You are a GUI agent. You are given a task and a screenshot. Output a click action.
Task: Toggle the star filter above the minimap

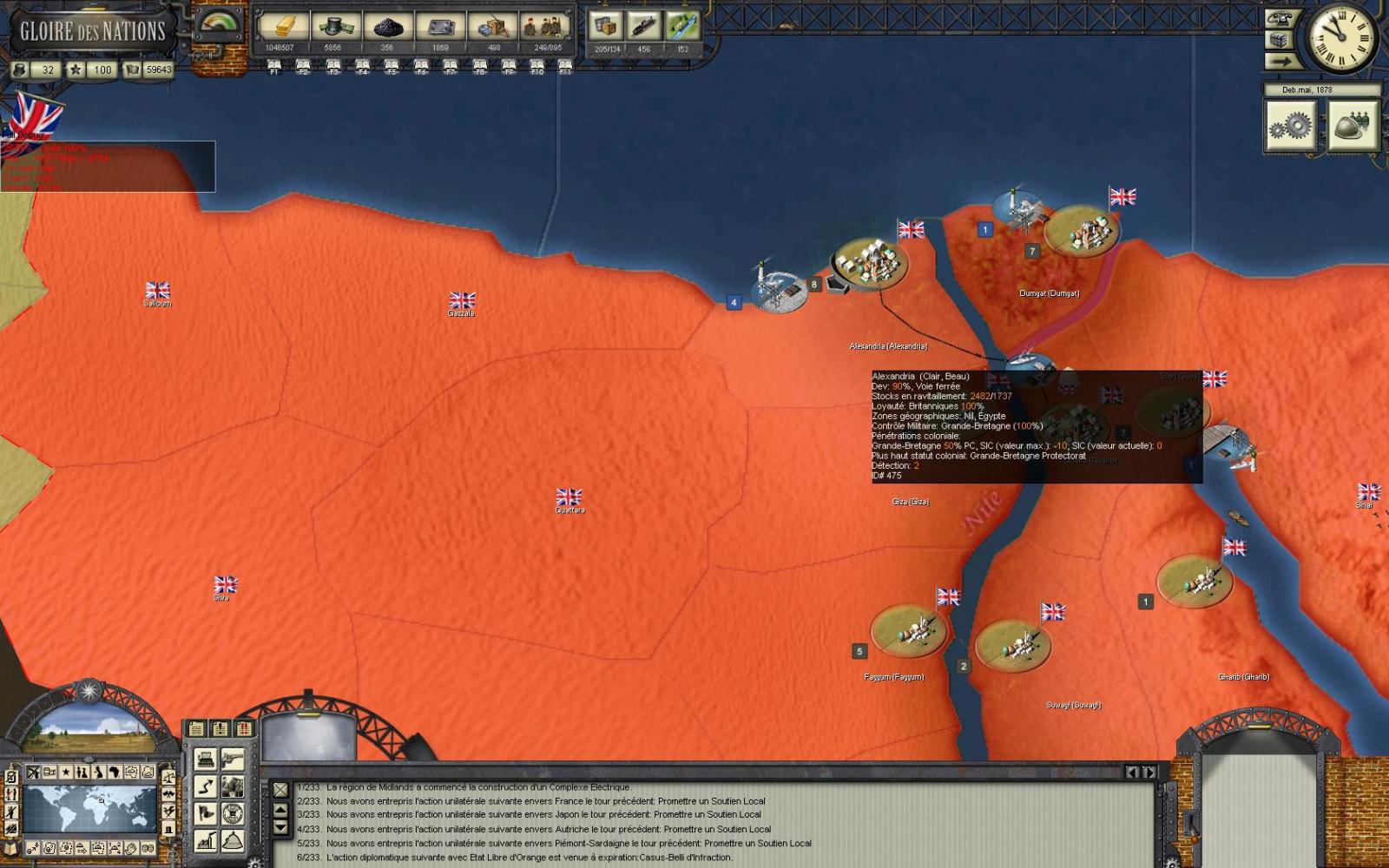coord(66,773)
